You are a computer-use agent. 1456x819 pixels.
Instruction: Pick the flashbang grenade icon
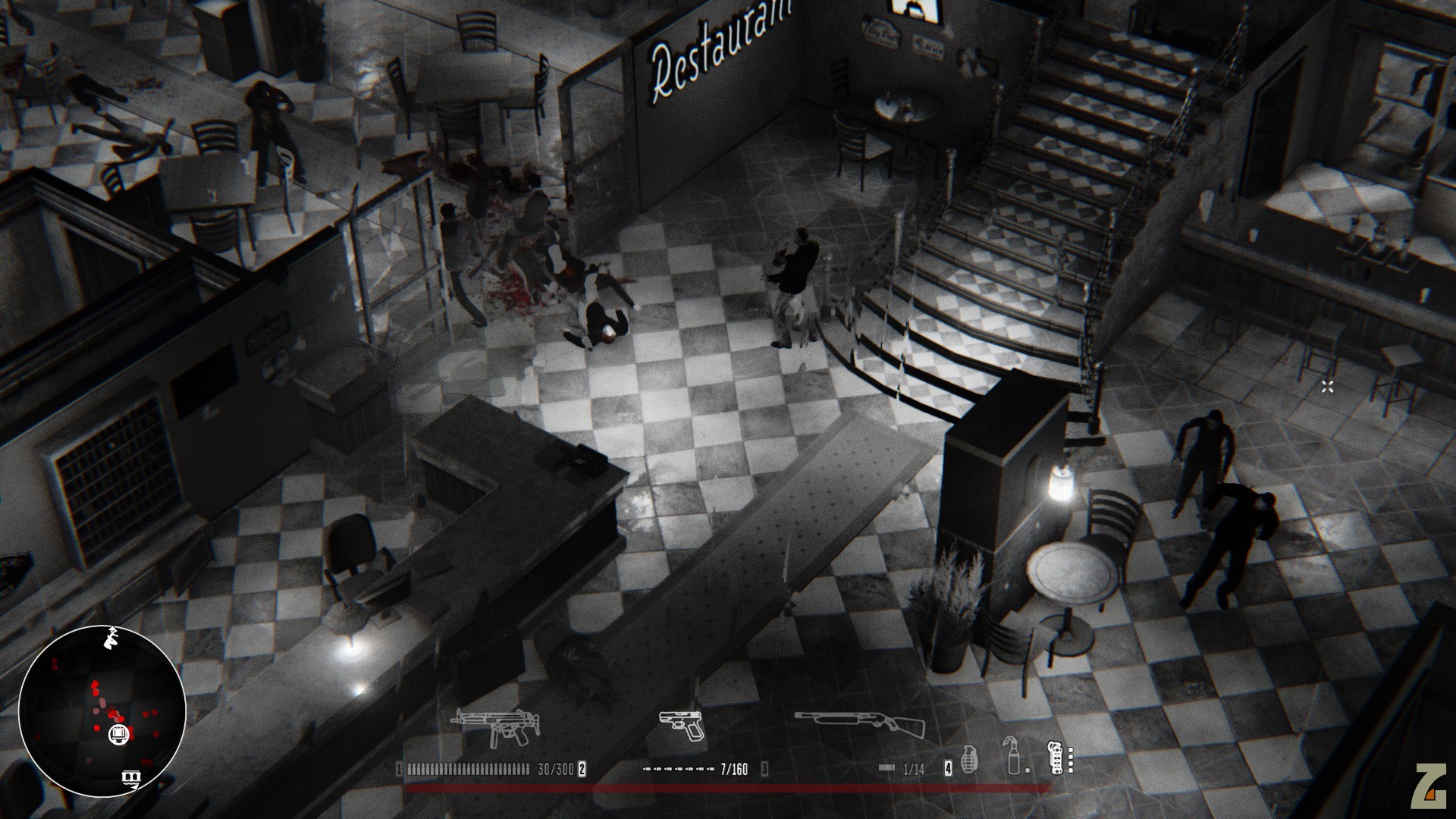pyautogui.click(x=1055, y=758)
